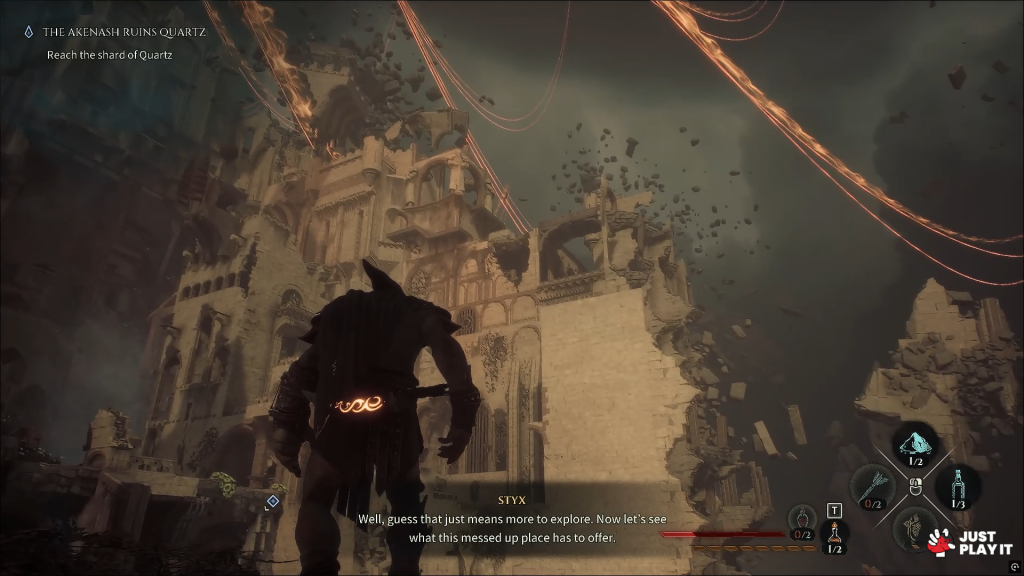Use the orange potion flask with 1/2
Screen dimensions: 1024x576
832,536
